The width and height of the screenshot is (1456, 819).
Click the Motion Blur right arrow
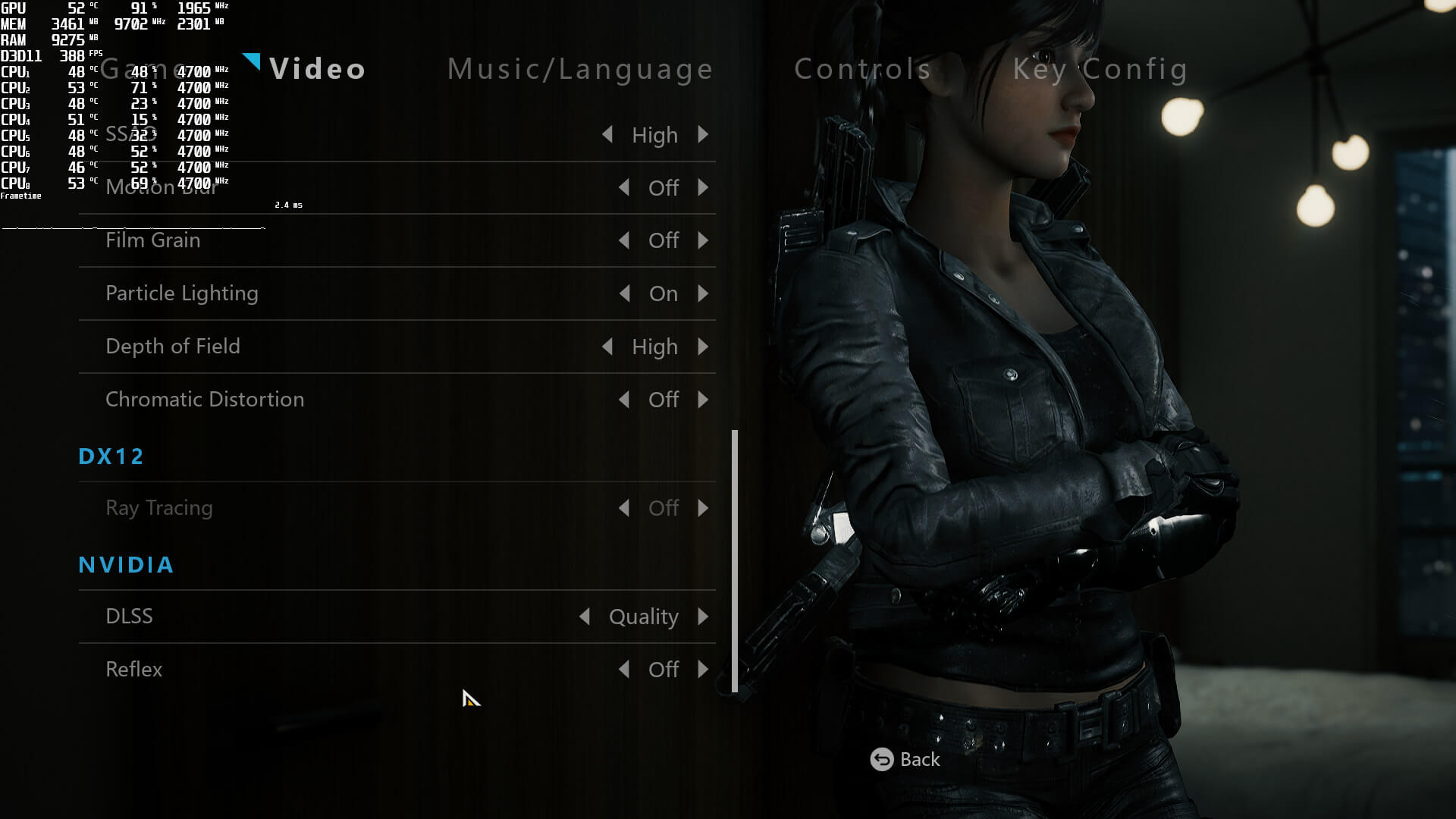703,187
